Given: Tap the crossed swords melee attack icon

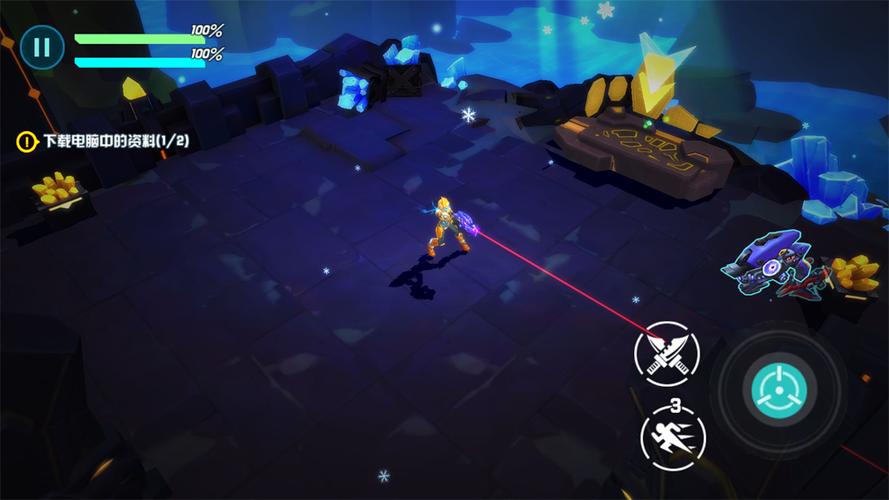Looking at the screenshot, I should click(666, 354).
